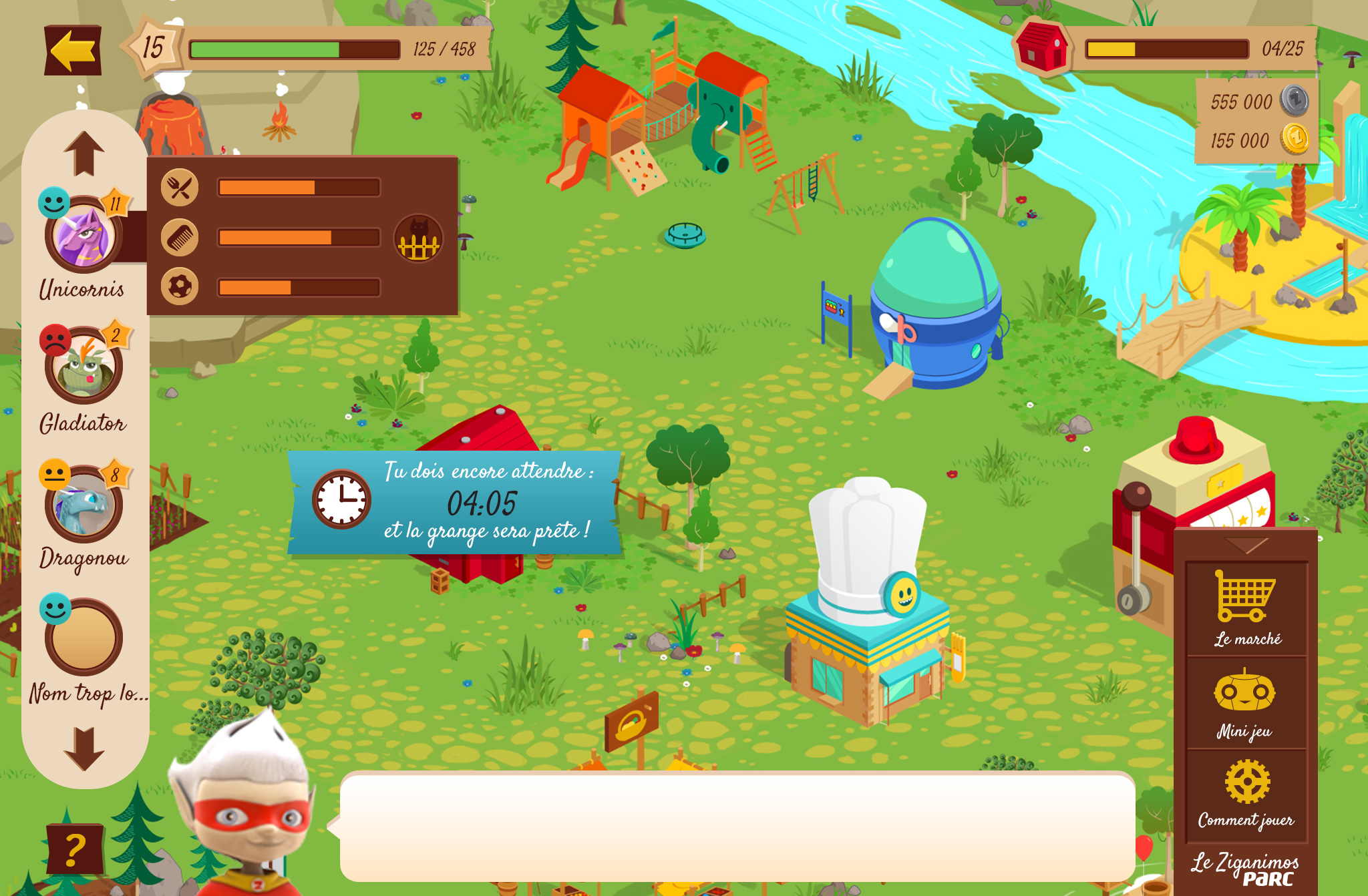1368x896 pixels.
Task: Select the empty pet slot with truncated name
Action: [x=83, y=638]
